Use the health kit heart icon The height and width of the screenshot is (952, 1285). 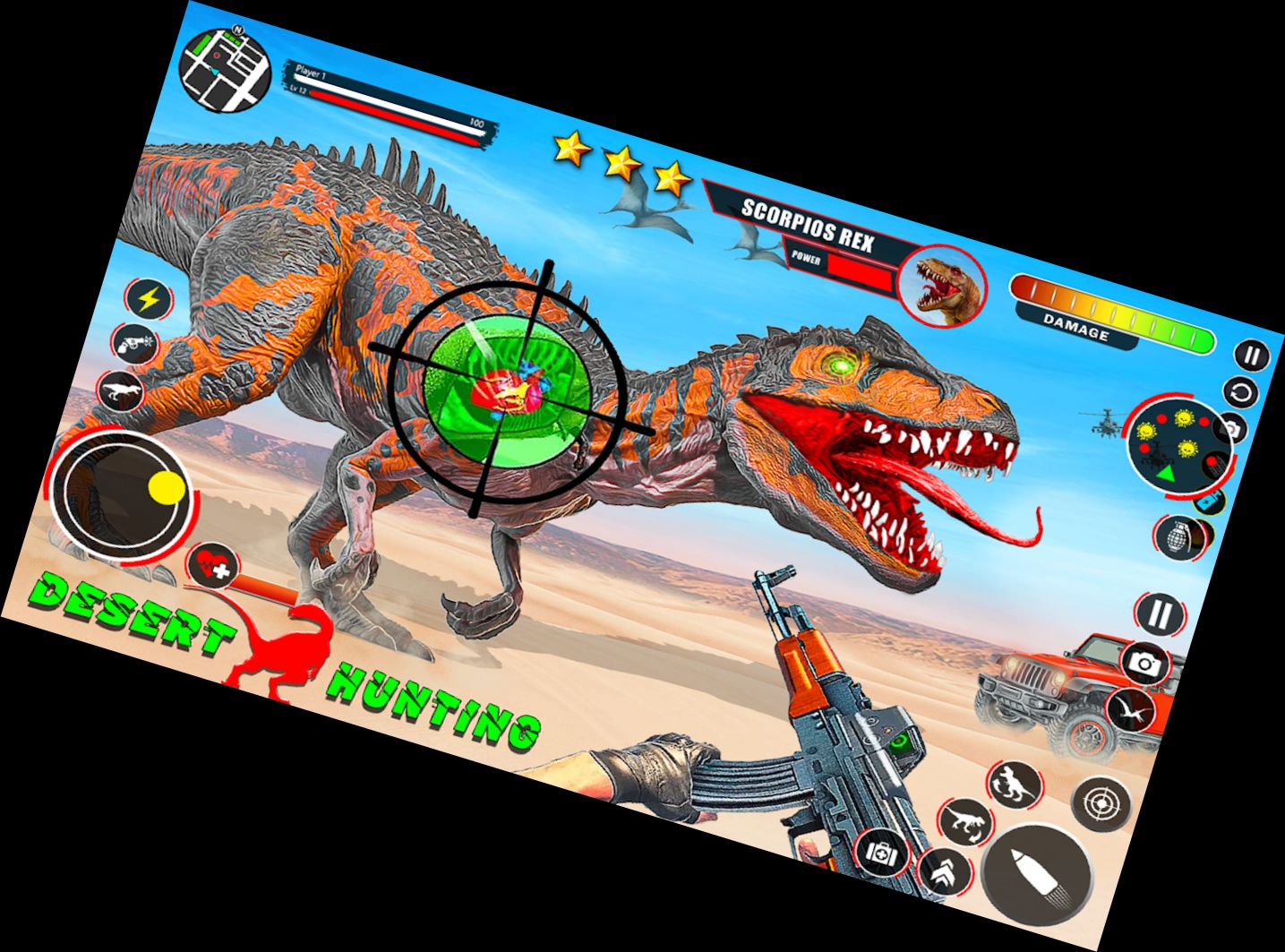point(212,567)
